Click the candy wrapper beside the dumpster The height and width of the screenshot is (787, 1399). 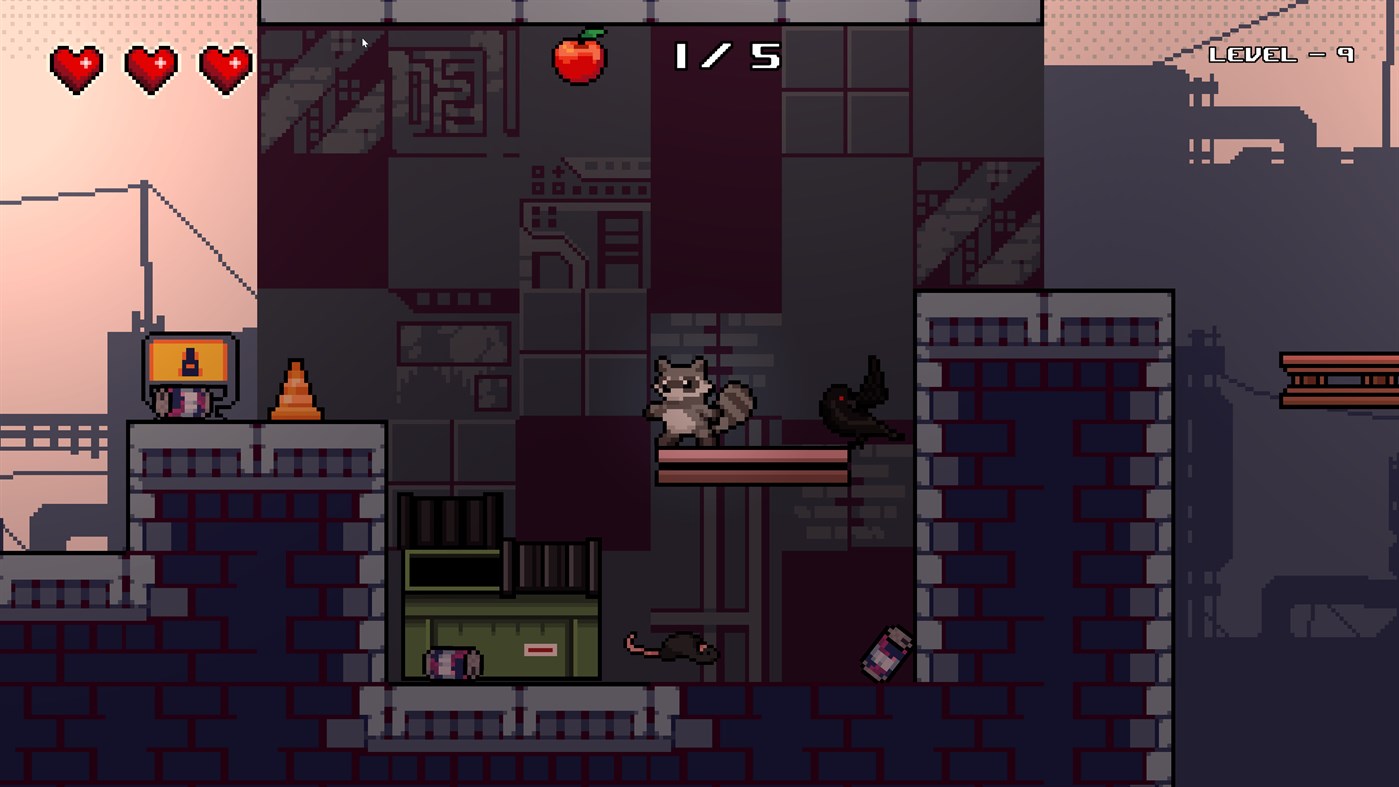coord(453,662)
